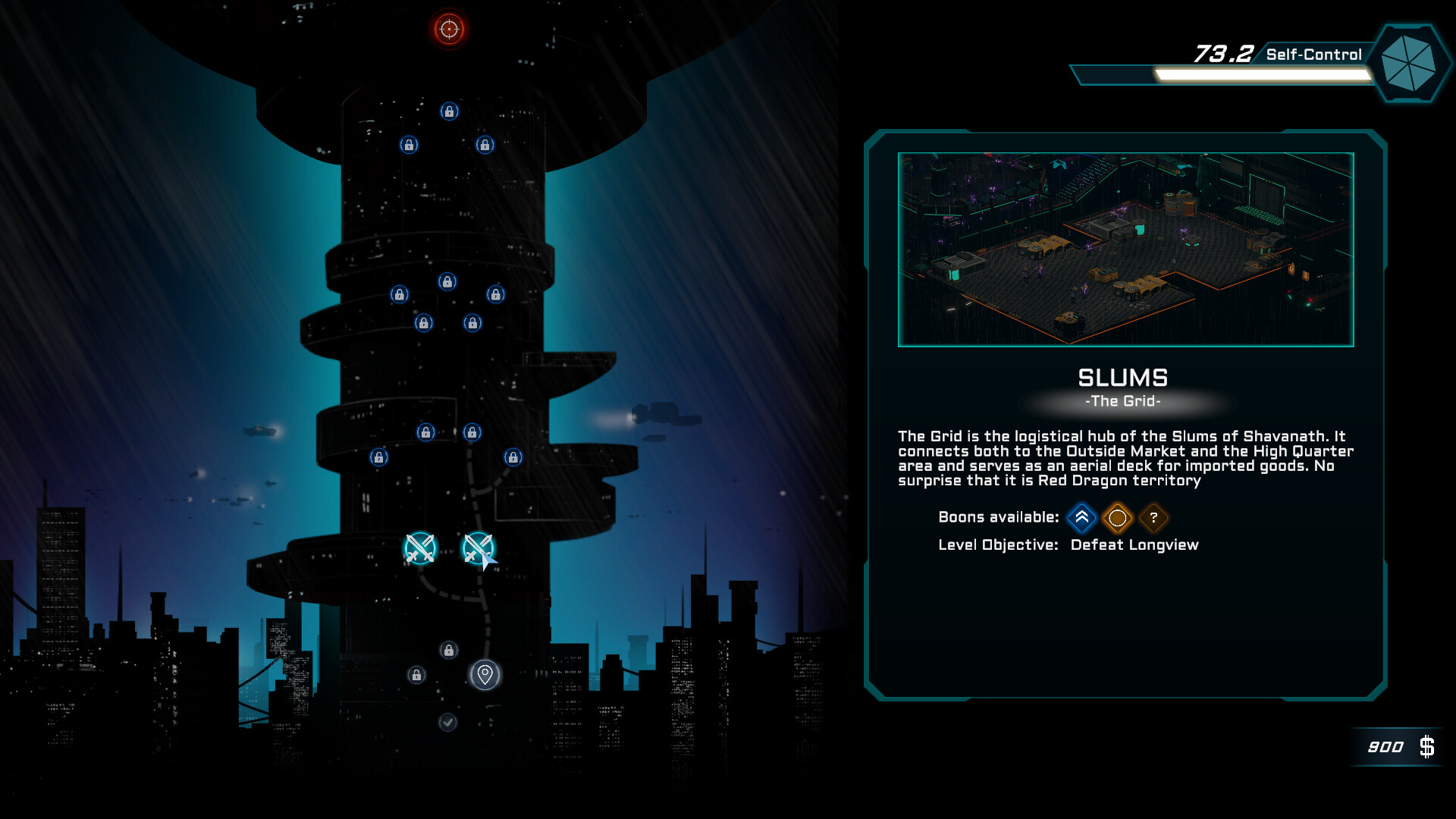Select the crossed-swords mission node under the cursor
Viewport: 1456px width, 819px height.
(477, 548)
